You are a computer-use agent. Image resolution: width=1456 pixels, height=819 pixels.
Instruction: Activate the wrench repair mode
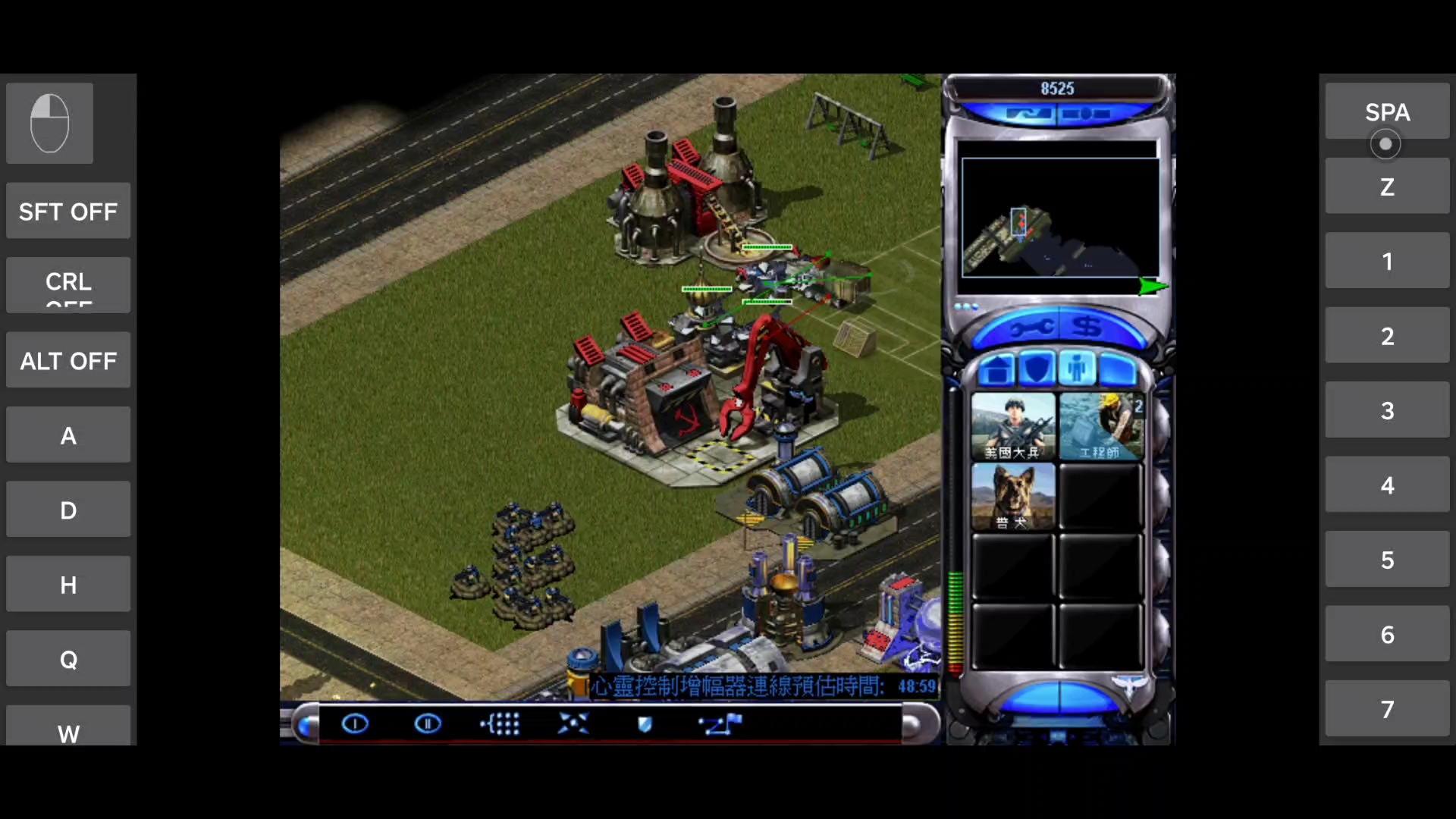point(1031,328)
